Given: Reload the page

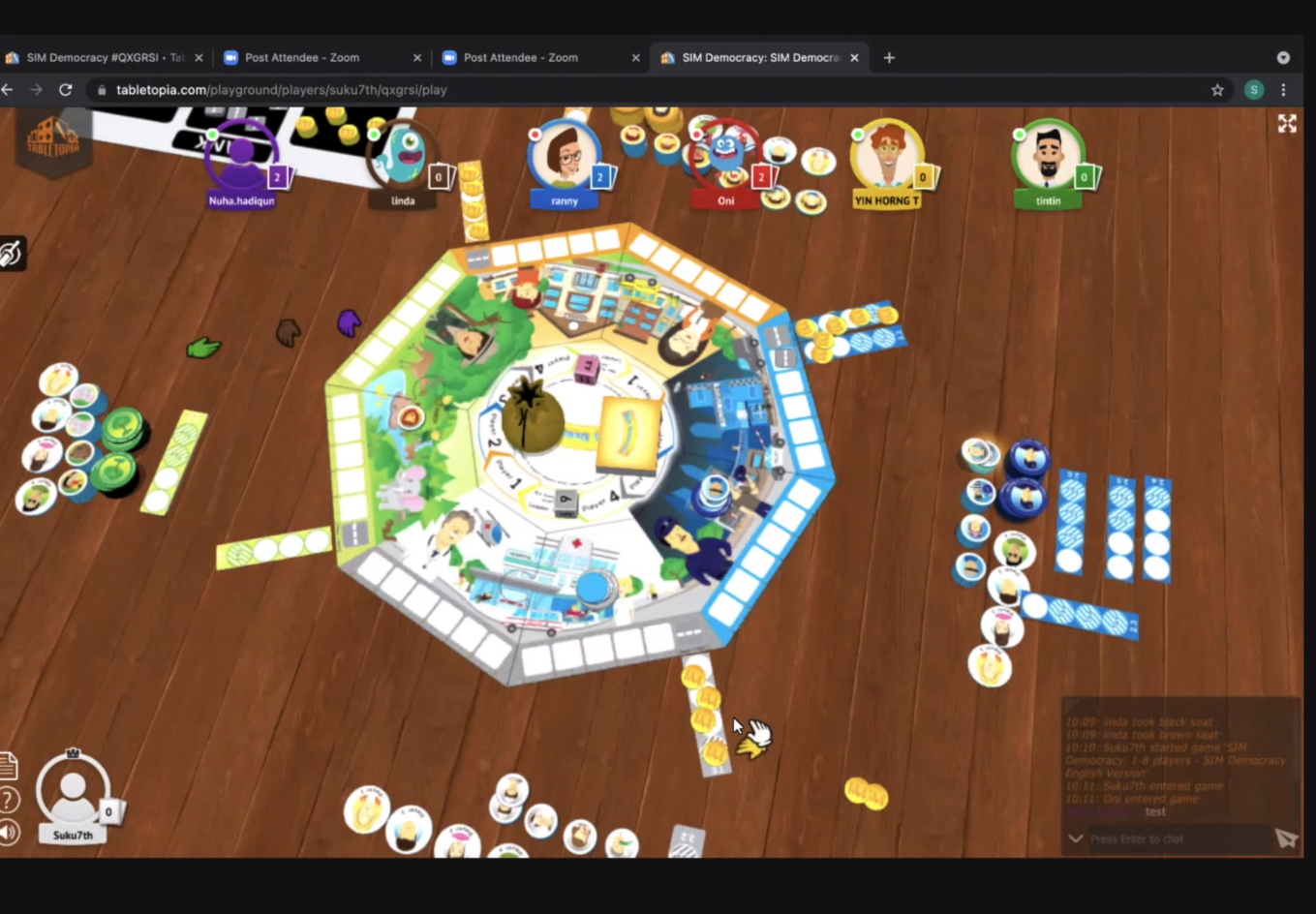Looking at the screenshot, I should click(65, 89).
